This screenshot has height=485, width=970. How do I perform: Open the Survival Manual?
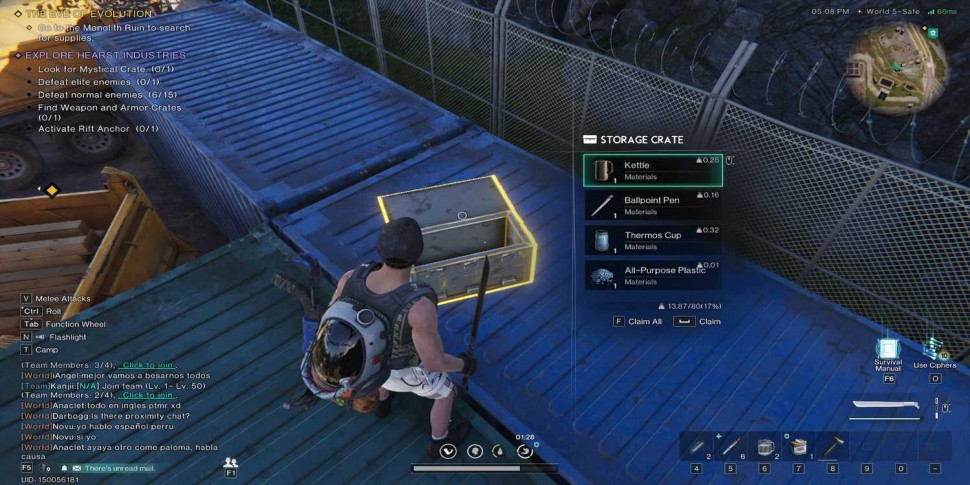[888, 349]
